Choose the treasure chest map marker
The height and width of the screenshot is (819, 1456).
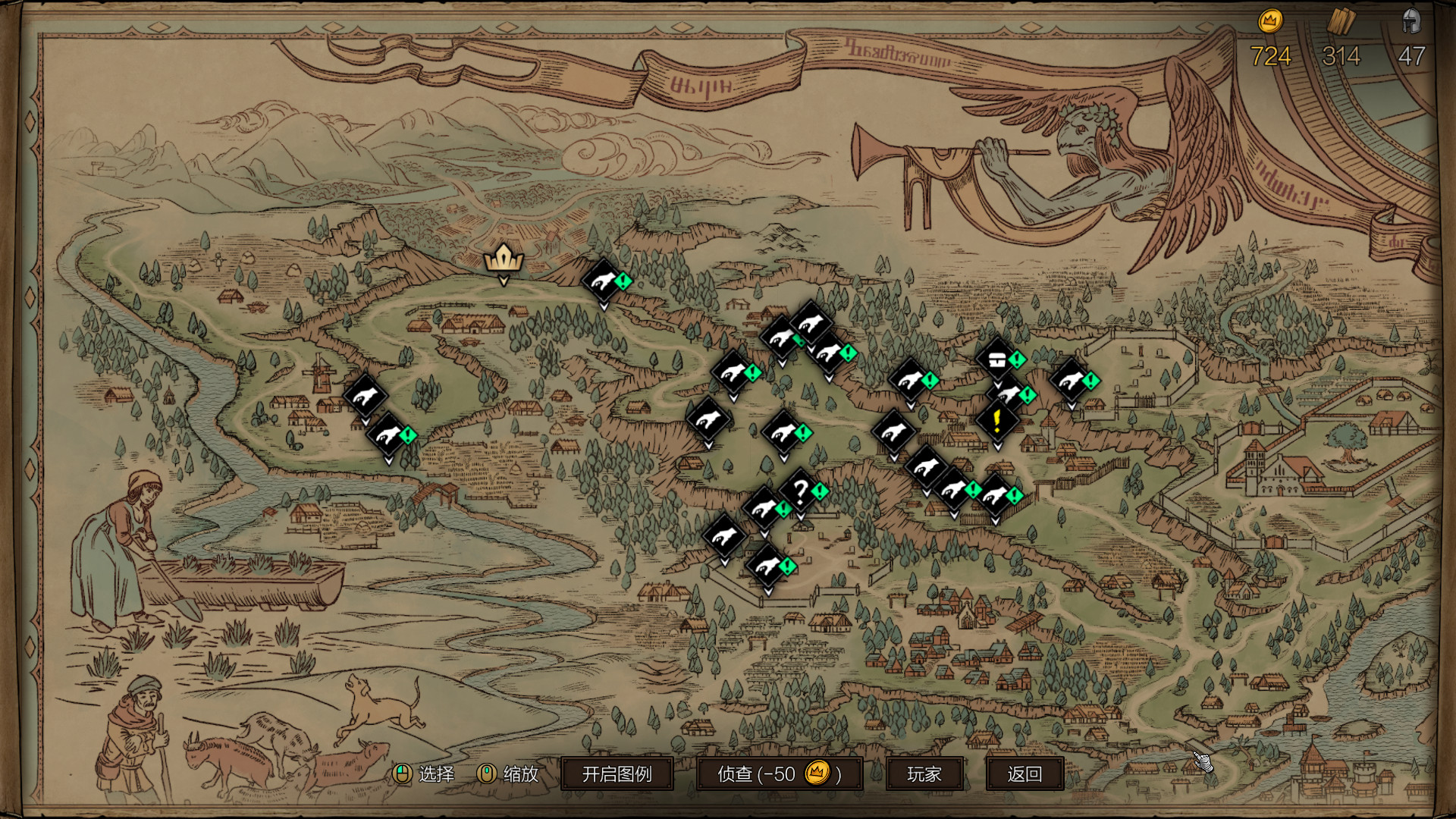(996, 358)
